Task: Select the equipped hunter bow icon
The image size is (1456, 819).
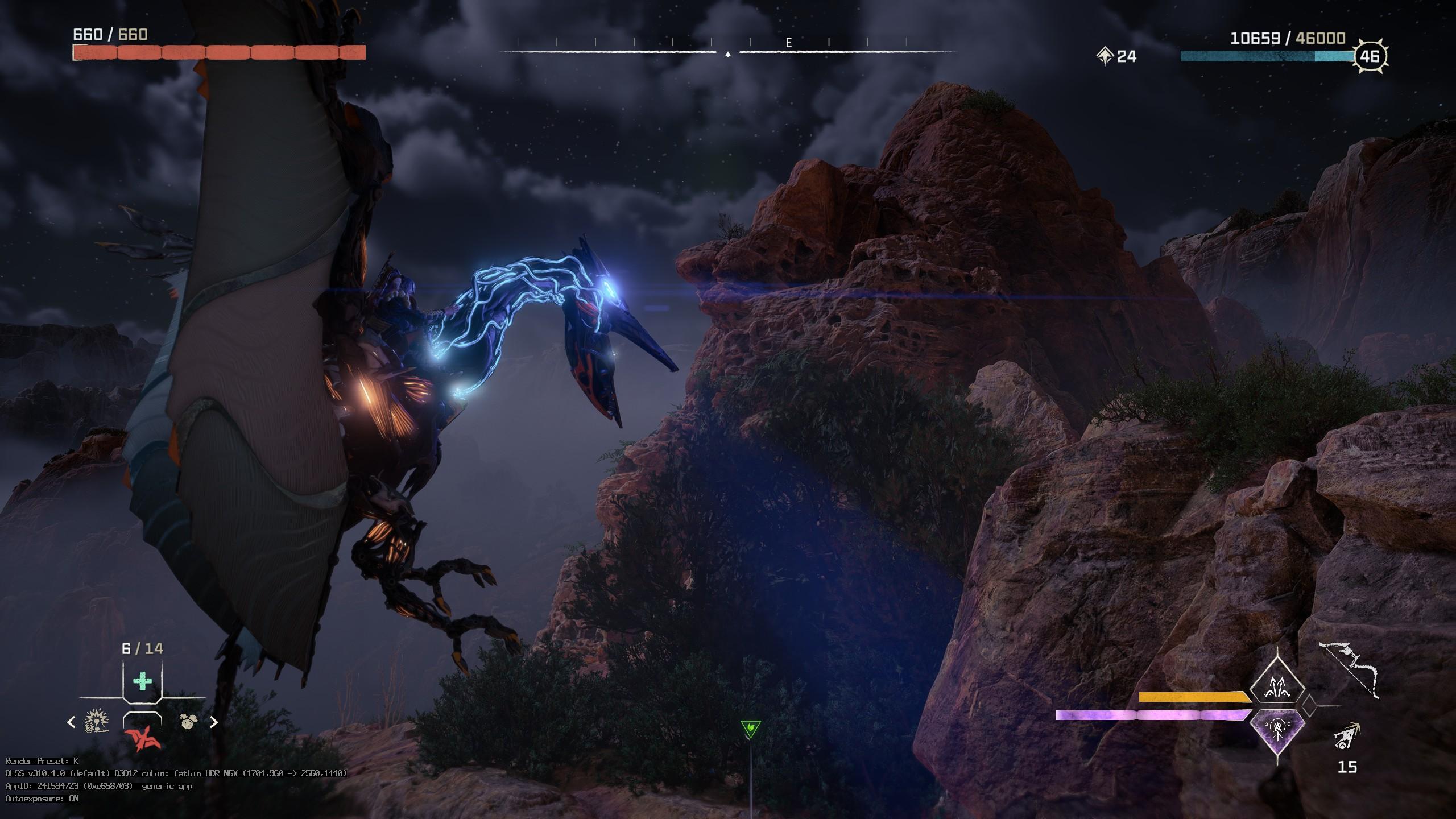Action: (1349, 670)
